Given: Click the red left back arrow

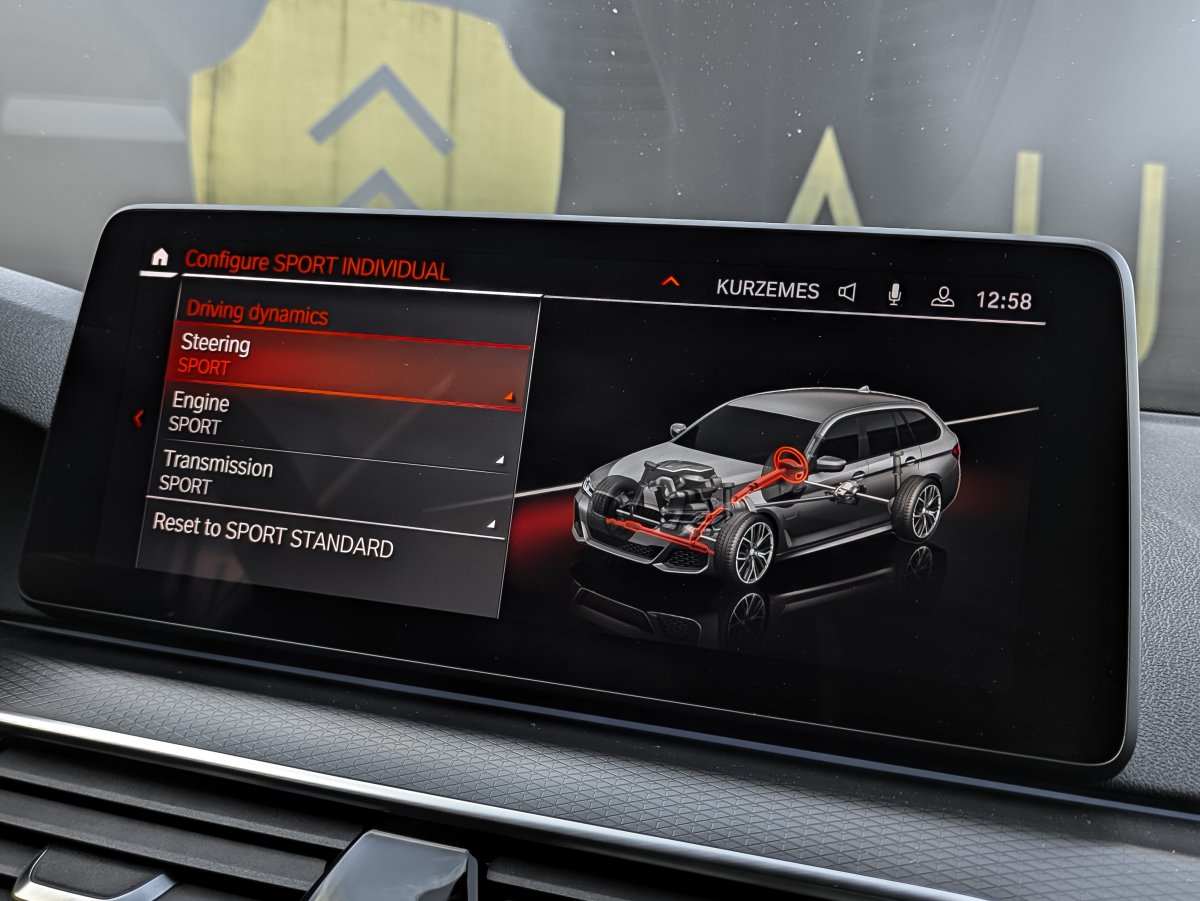Looking at the screenshot, I should [x=138, y=419].
